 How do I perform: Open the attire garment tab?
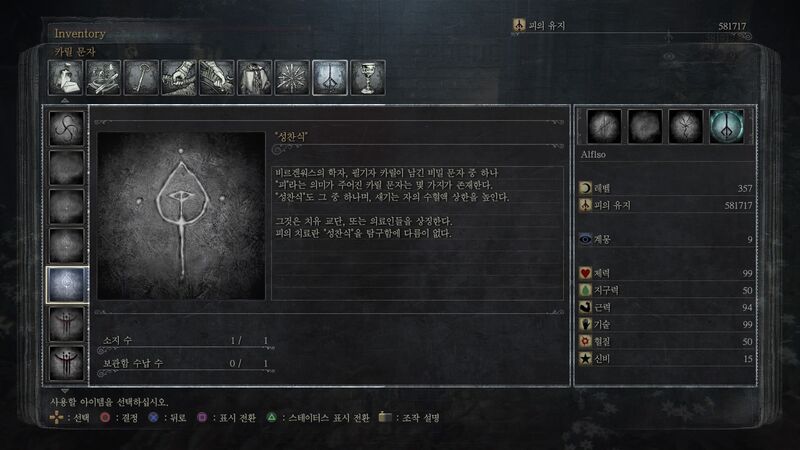pyautogui.click(x=255, y=77)
